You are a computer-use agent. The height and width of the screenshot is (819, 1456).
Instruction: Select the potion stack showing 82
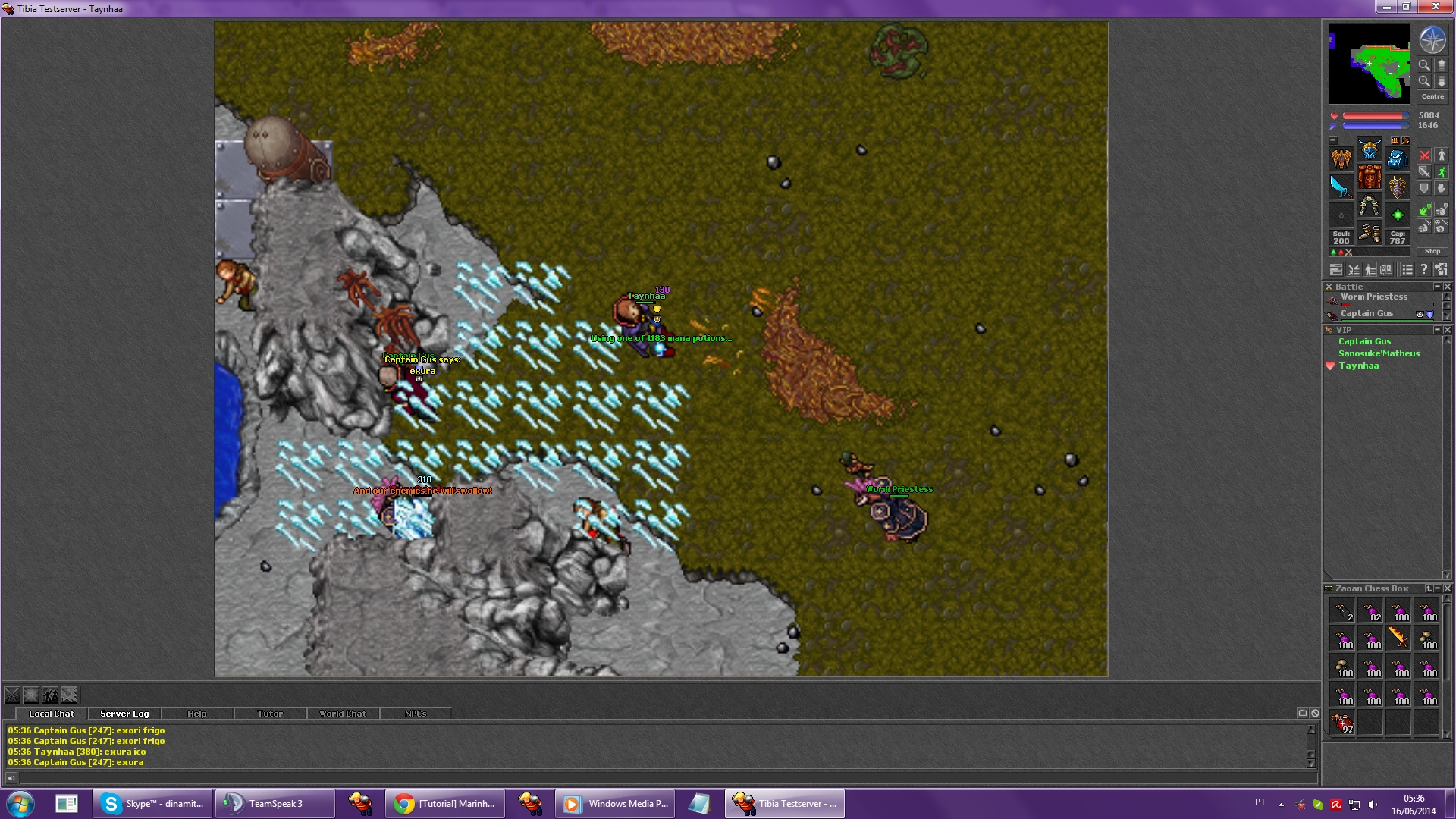point(1370,610)
